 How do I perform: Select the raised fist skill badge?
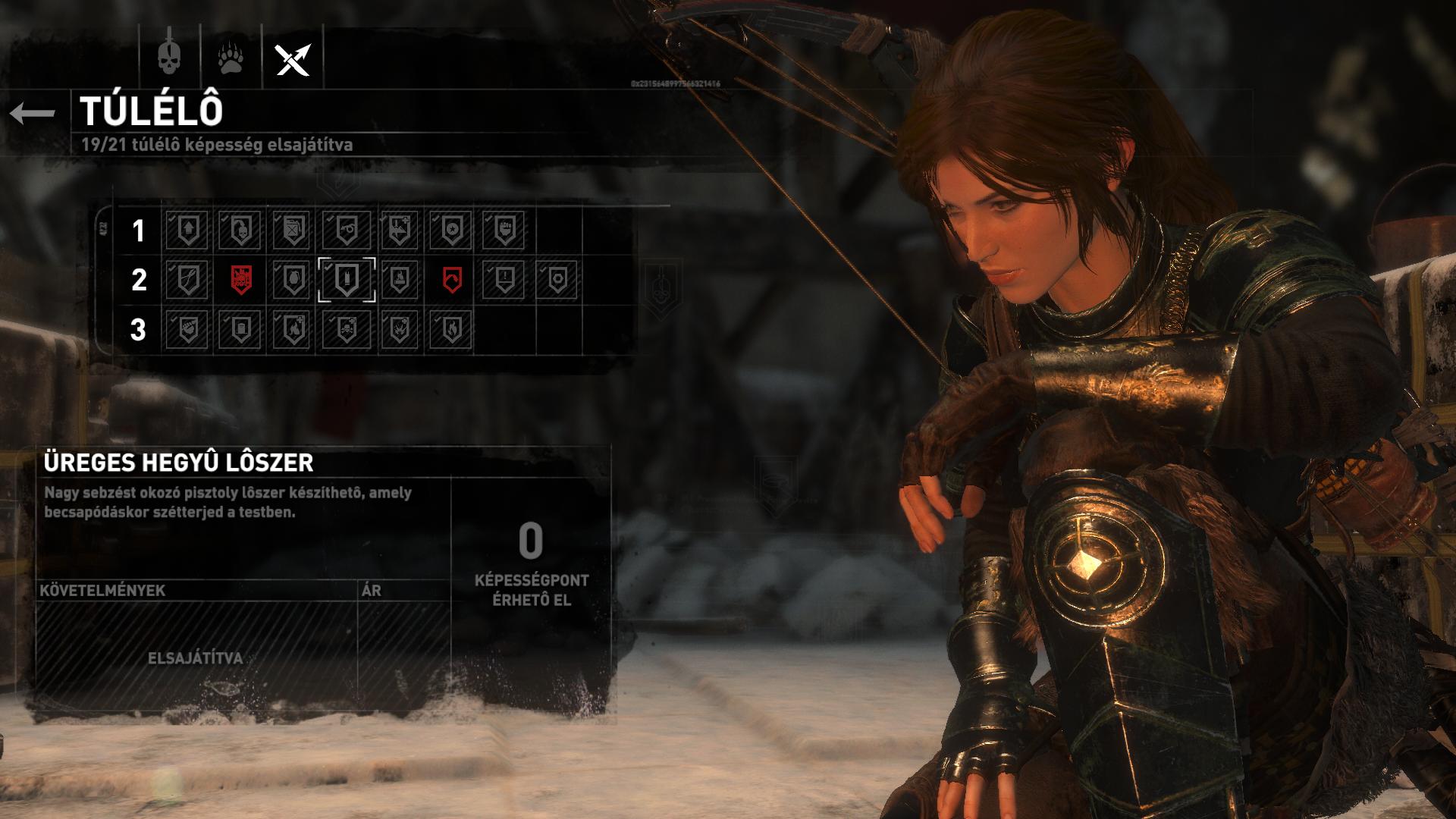504,230
